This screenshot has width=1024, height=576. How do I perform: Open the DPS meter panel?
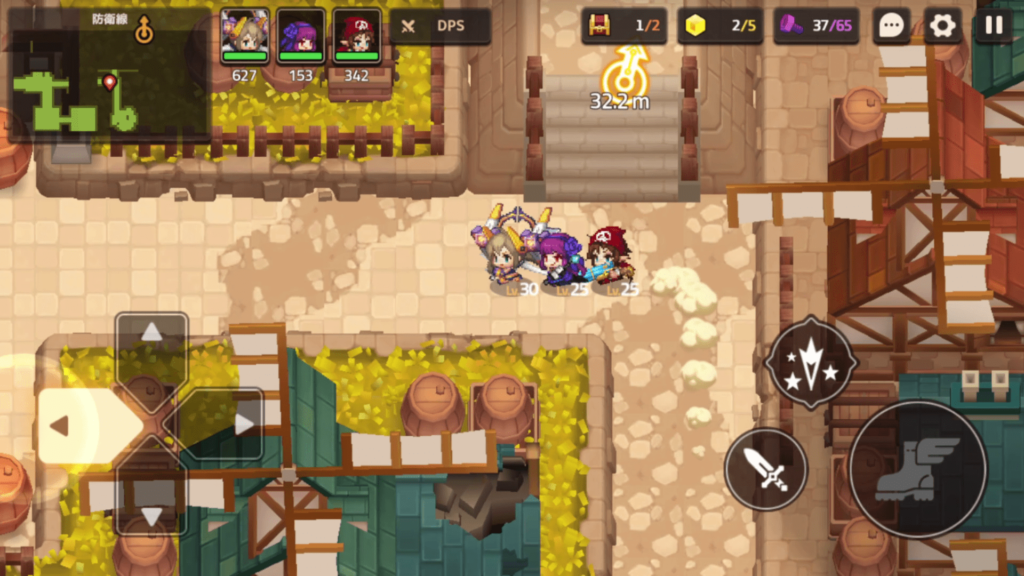click(x=440, y=26)
